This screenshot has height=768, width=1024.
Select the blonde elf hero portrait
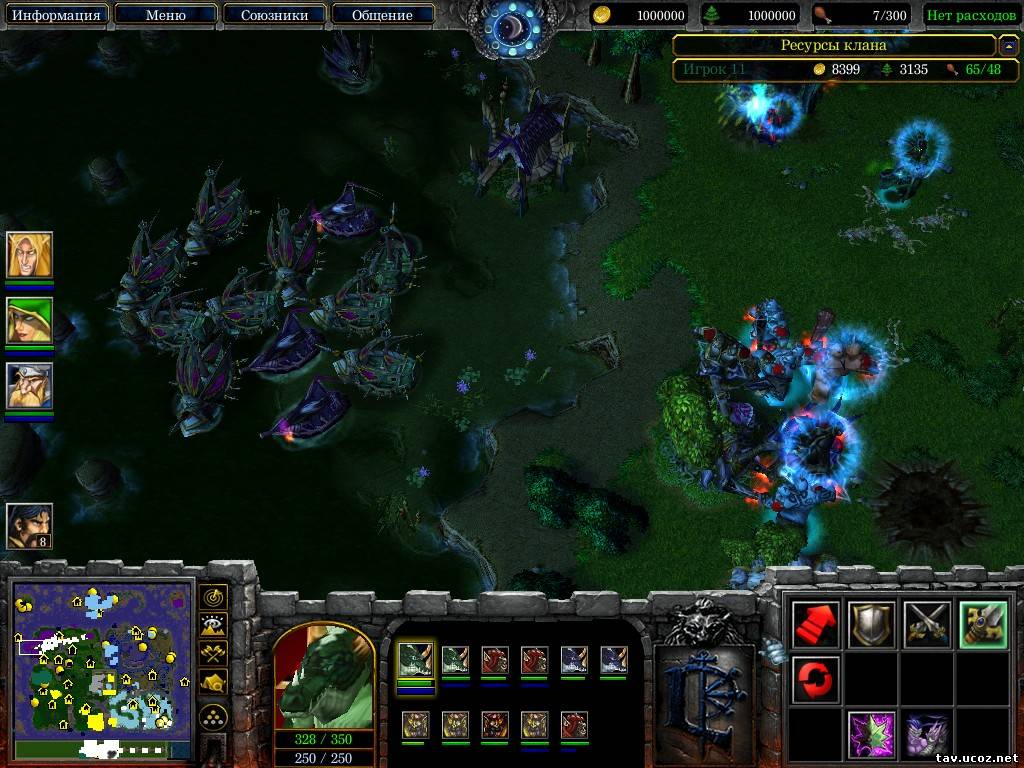click(29, 256)
